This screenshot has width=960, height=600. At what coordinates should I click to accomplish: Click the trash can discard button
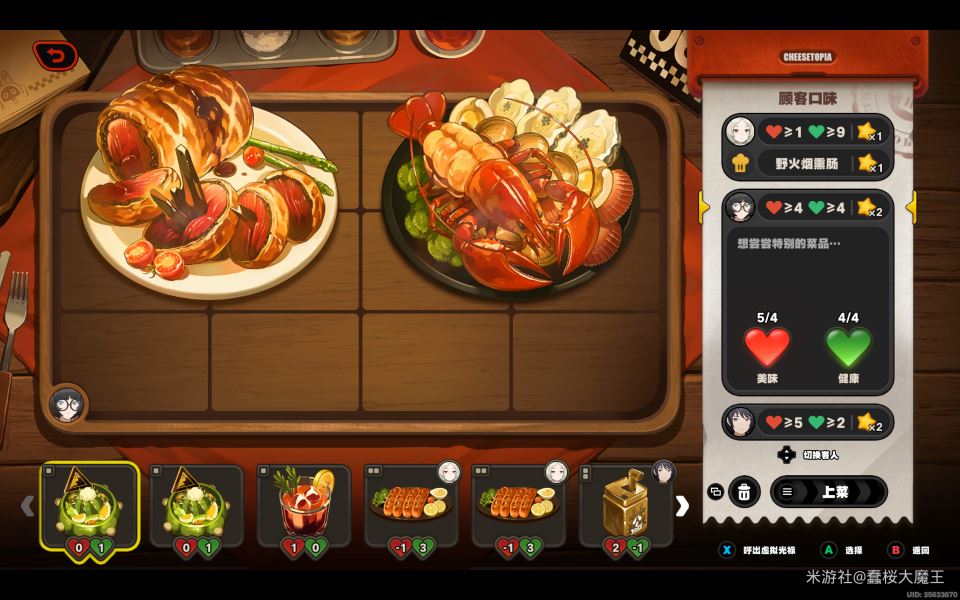tap(744, 492)
